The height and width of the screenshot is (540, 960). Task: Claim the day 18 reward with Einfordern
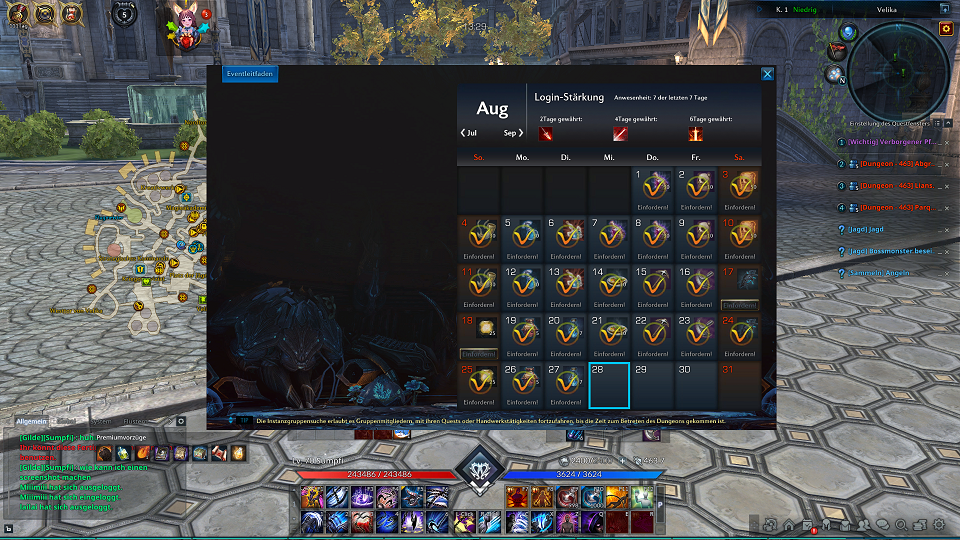click(479, 353)
